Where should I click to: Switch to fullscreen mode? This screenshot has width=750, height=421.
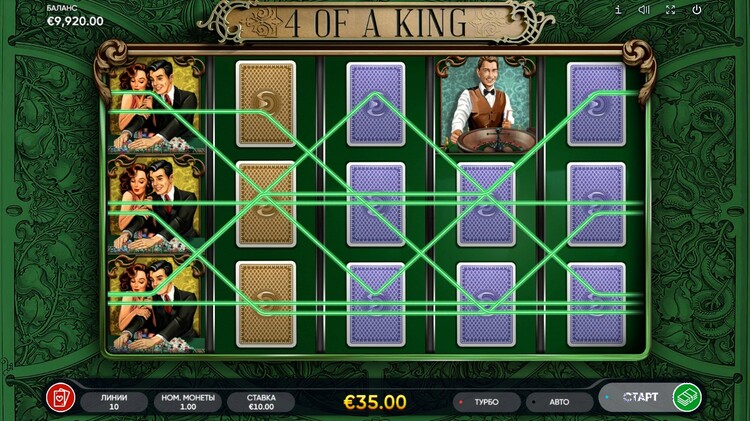coord(670,10)
